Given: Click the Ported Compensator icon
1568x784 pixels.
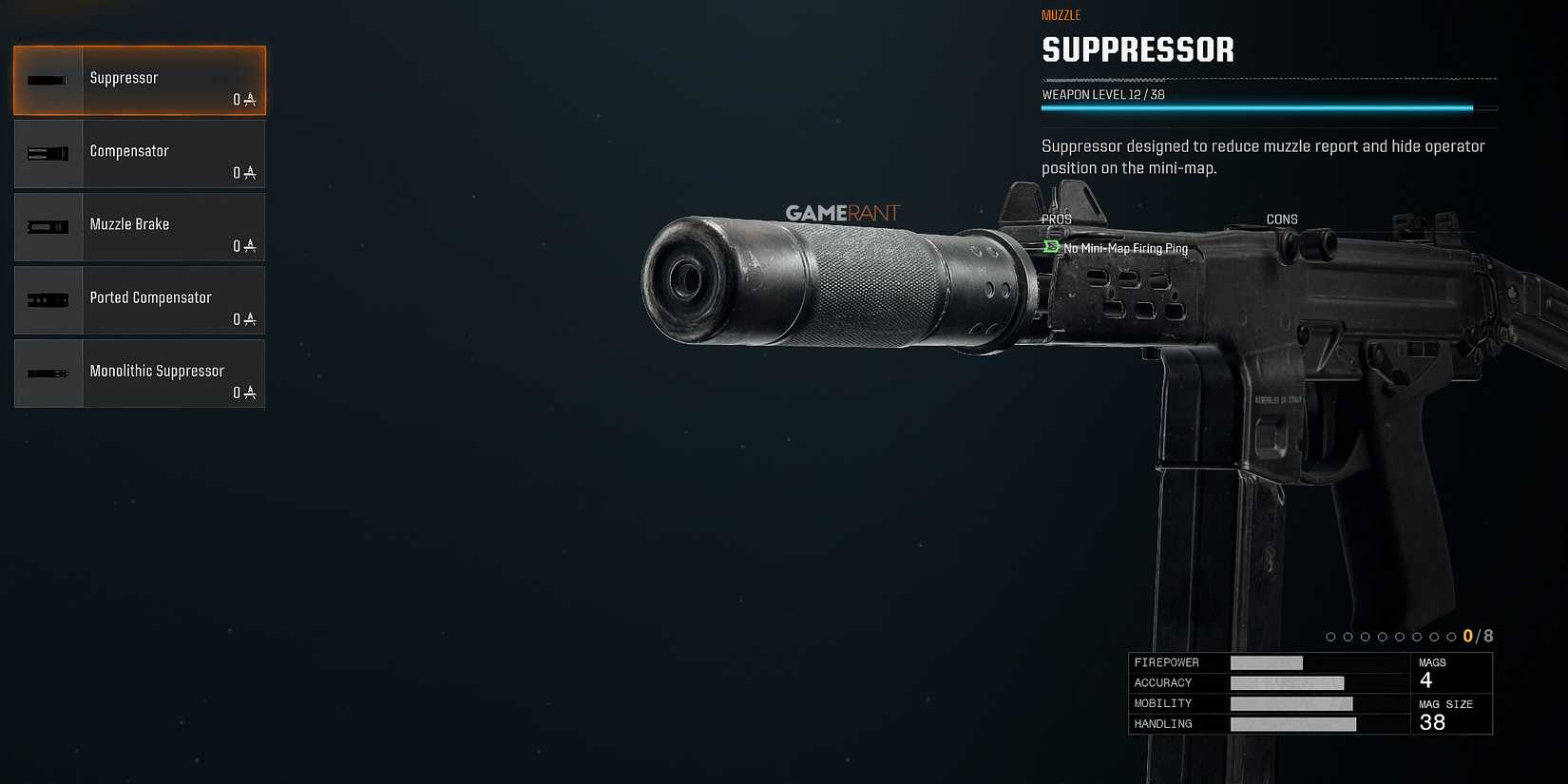Looking at the screenshot, I should click(x=48, y=299).
